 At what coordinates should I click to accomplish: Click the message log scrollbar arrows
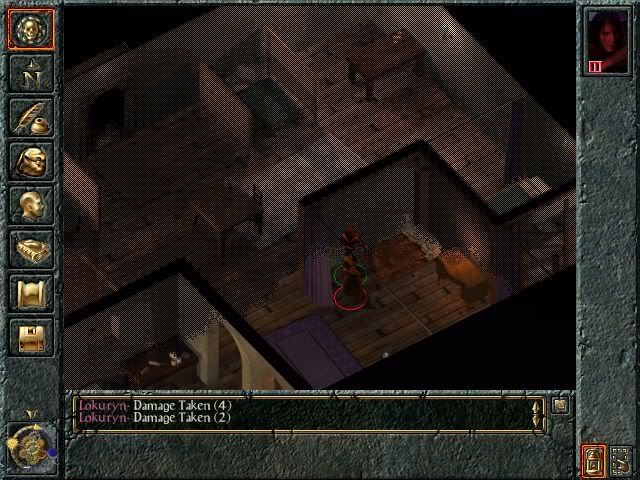click(537, 414)
